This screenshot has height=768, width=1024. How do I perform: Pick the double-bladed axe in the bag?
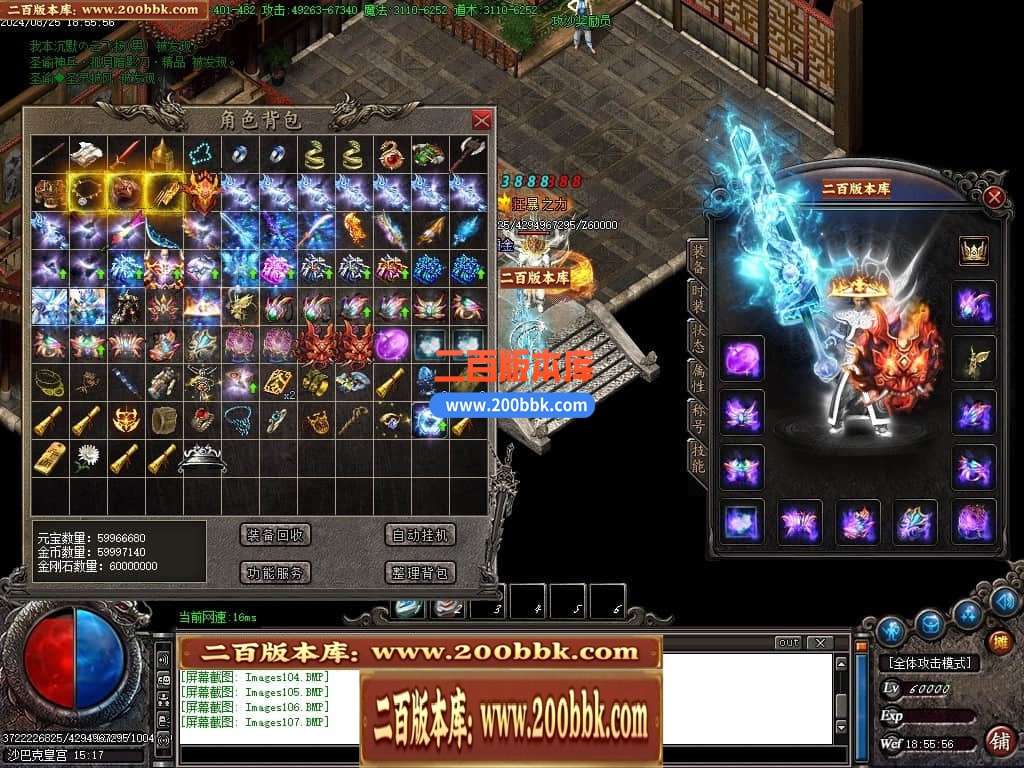[467, 155]
